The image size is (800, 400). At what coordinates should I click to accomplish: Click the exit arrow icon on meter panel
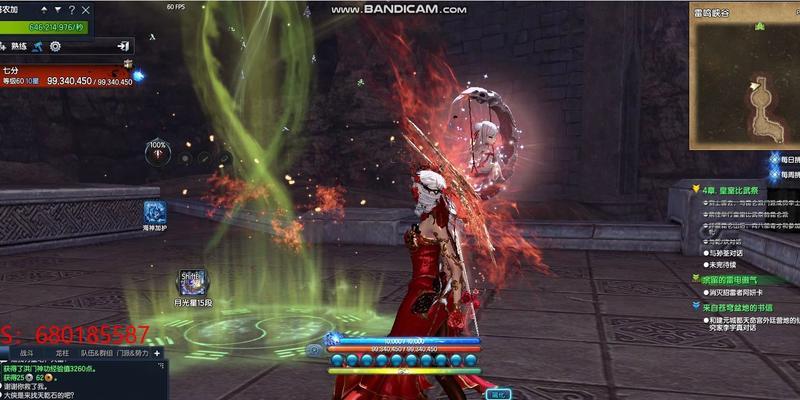tap(122, 46)
